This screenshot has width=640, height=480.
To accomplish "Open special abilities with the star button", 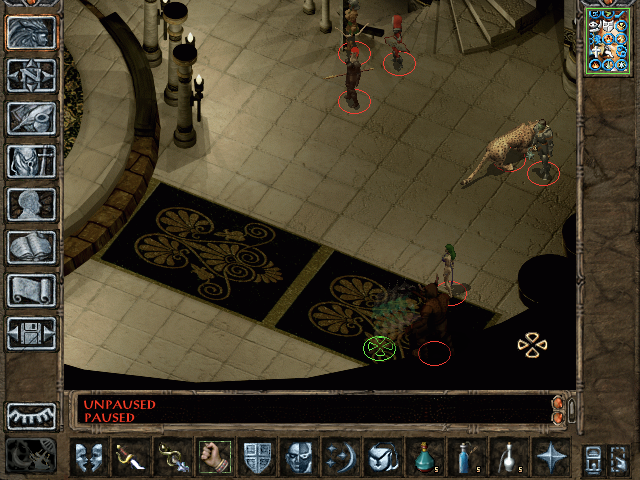I will (550, 458).
